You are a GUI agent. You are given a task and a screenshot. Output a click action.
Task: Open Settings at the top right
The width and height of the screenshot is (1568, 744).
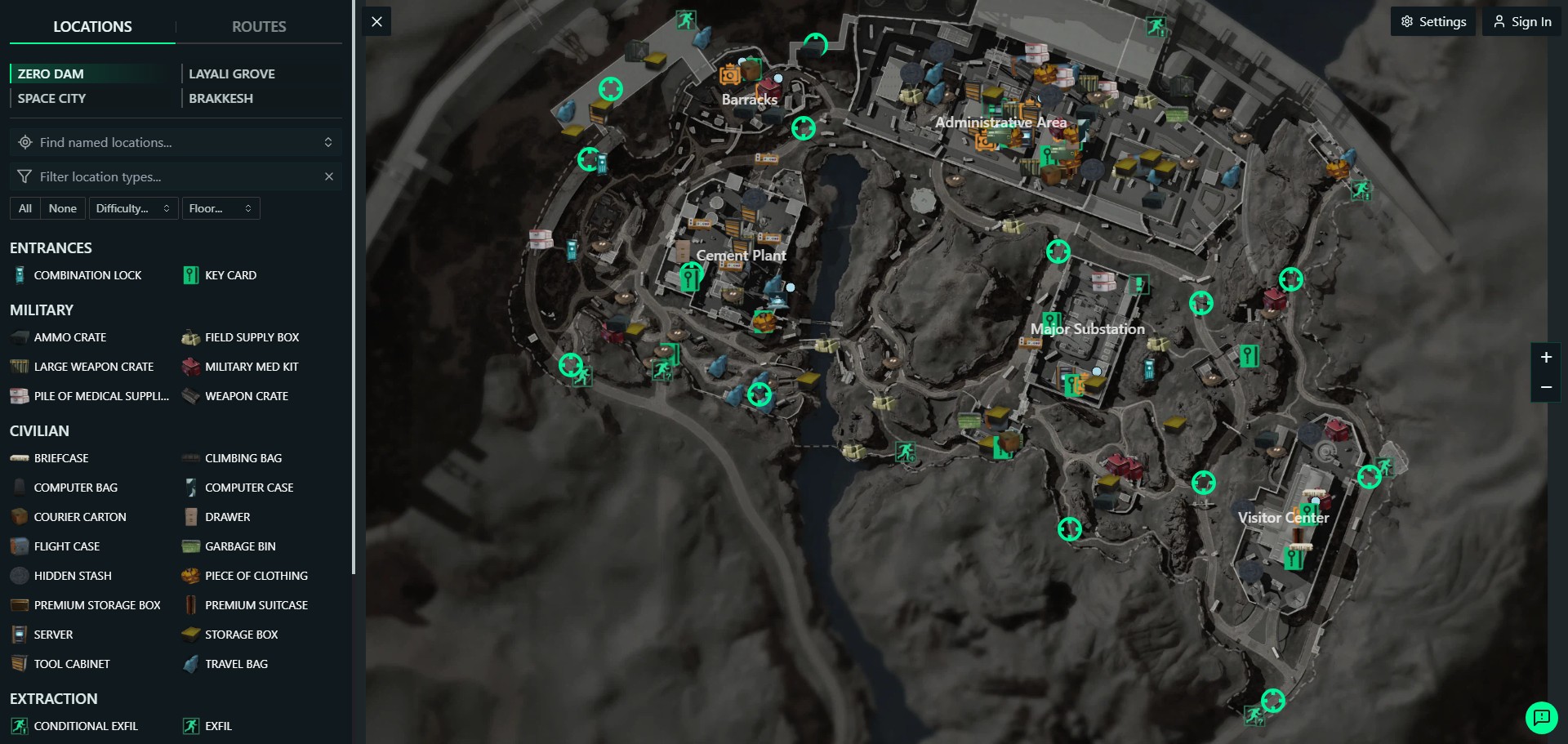(1433, 21)
